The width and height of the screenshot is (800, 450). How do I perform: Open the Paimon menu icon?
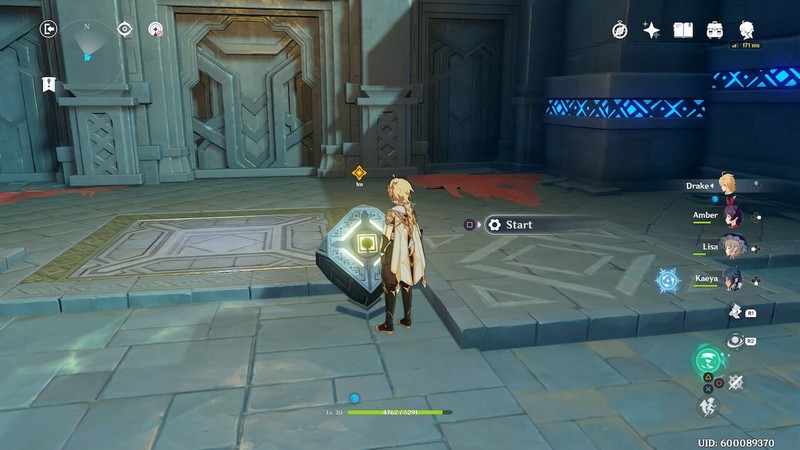[746, 29]
